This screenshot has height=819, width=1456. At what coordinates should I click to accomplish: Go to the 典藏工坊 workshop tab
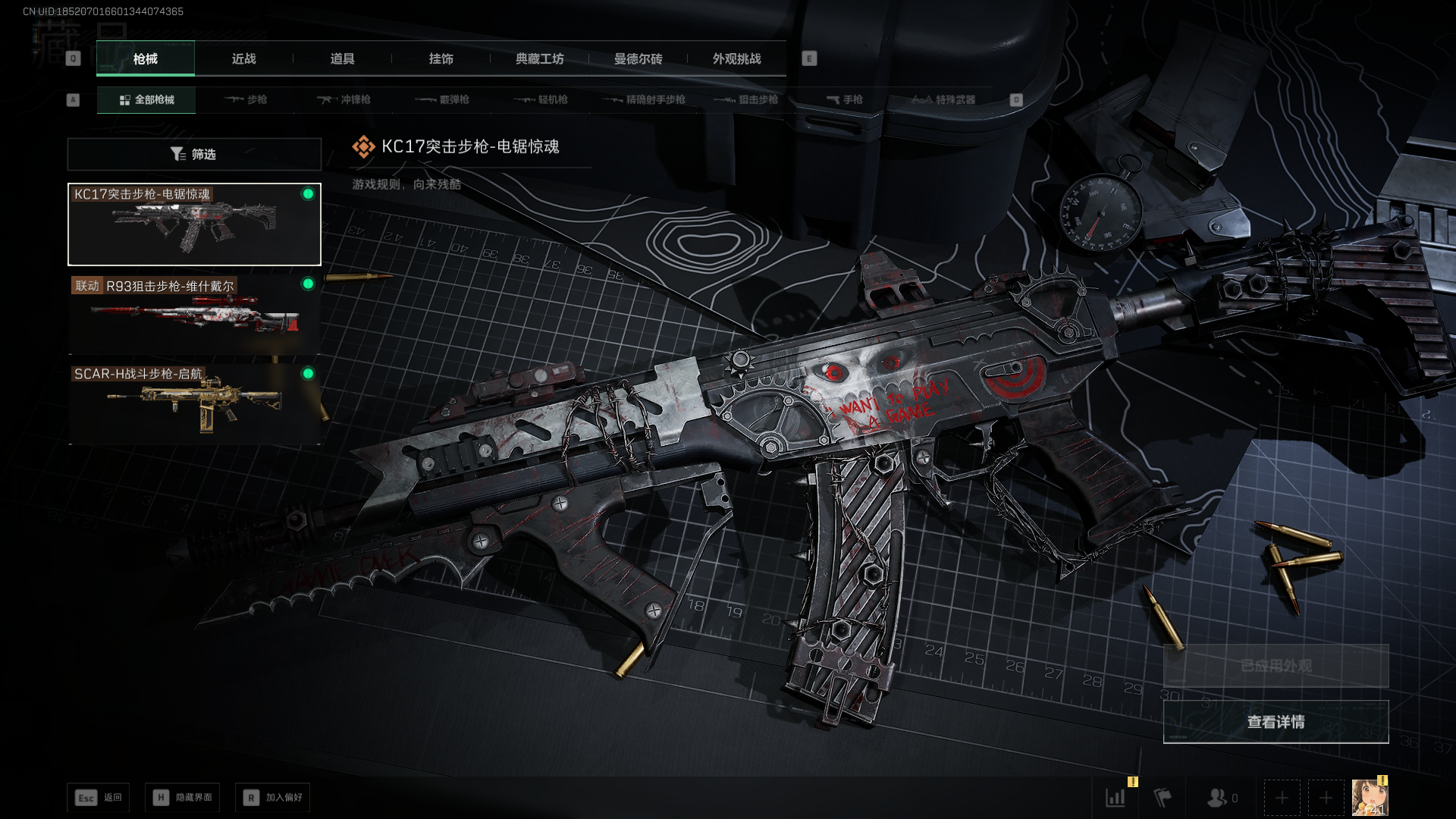tap(539, 59)
